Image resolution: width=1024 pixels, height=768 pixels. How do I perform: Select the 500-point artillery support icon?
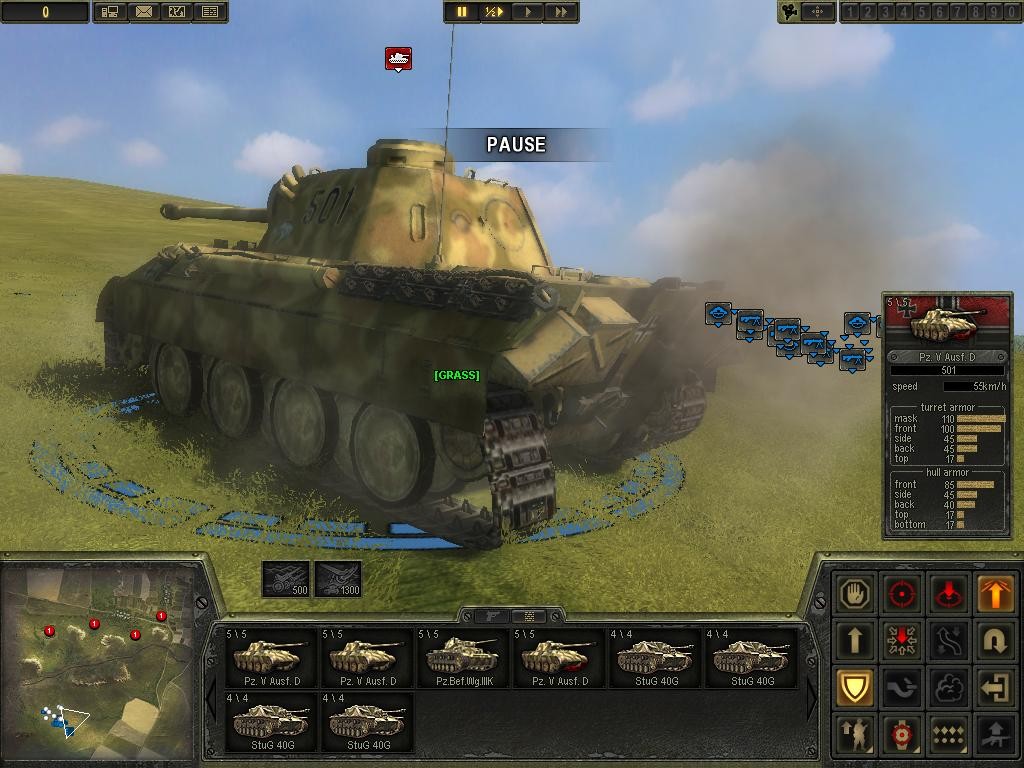click(x=285, y=579)
